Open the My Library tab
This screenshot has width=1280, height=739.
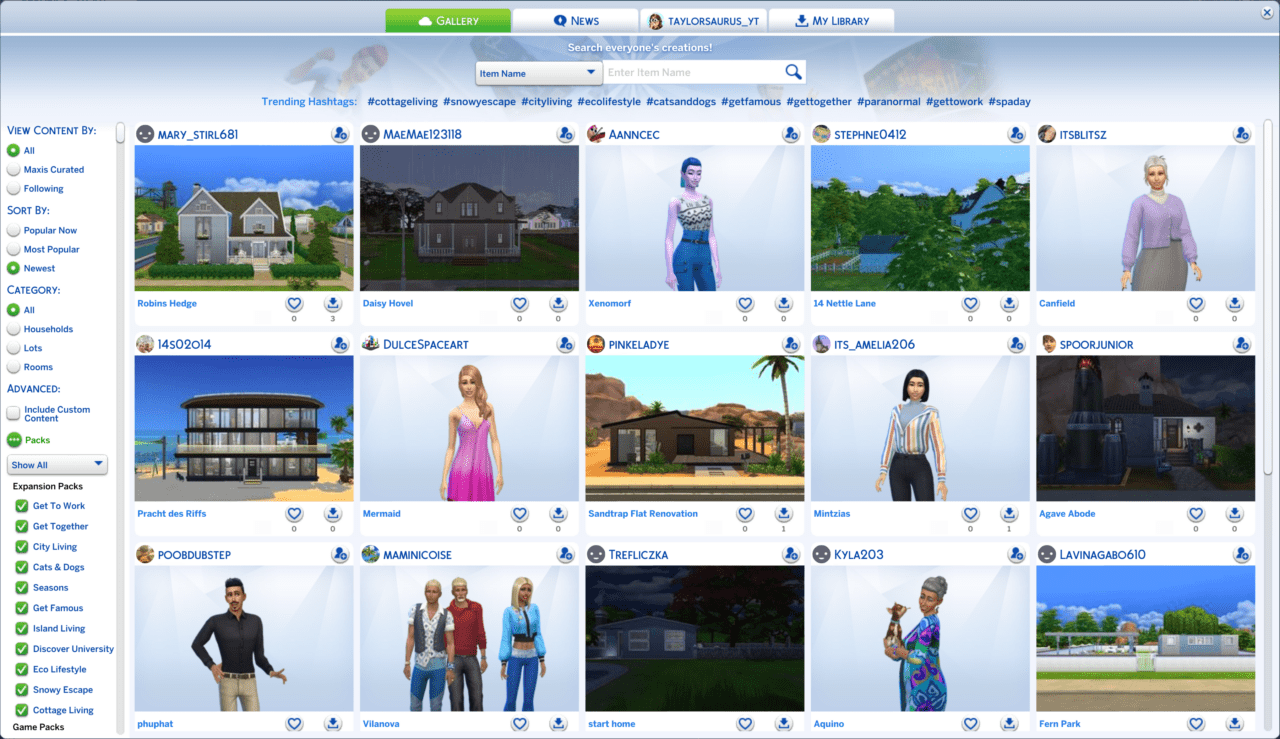831,19
